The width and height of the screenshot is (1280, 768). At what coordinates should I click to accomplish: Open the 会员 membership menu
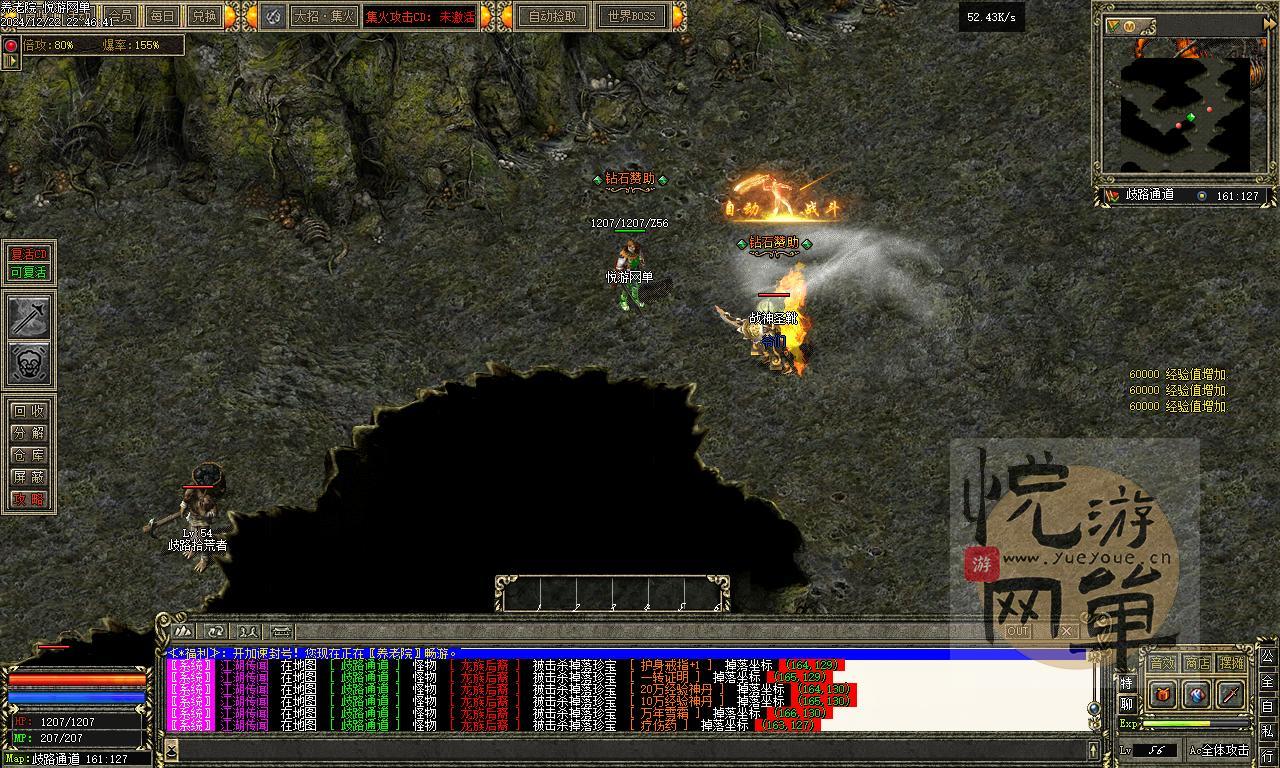[120, 16]
